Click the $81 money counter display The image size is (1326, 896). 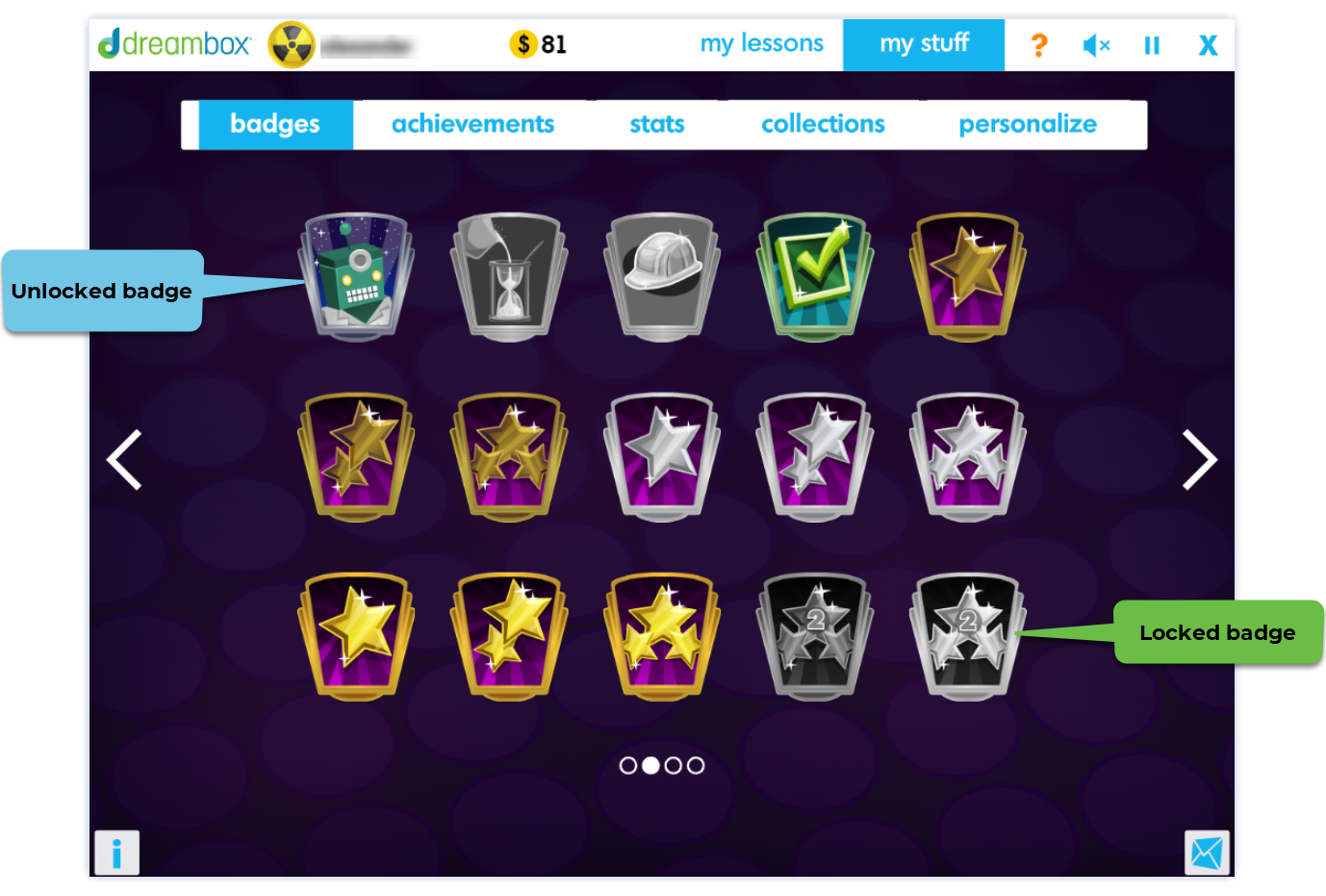tap(539, 43)
